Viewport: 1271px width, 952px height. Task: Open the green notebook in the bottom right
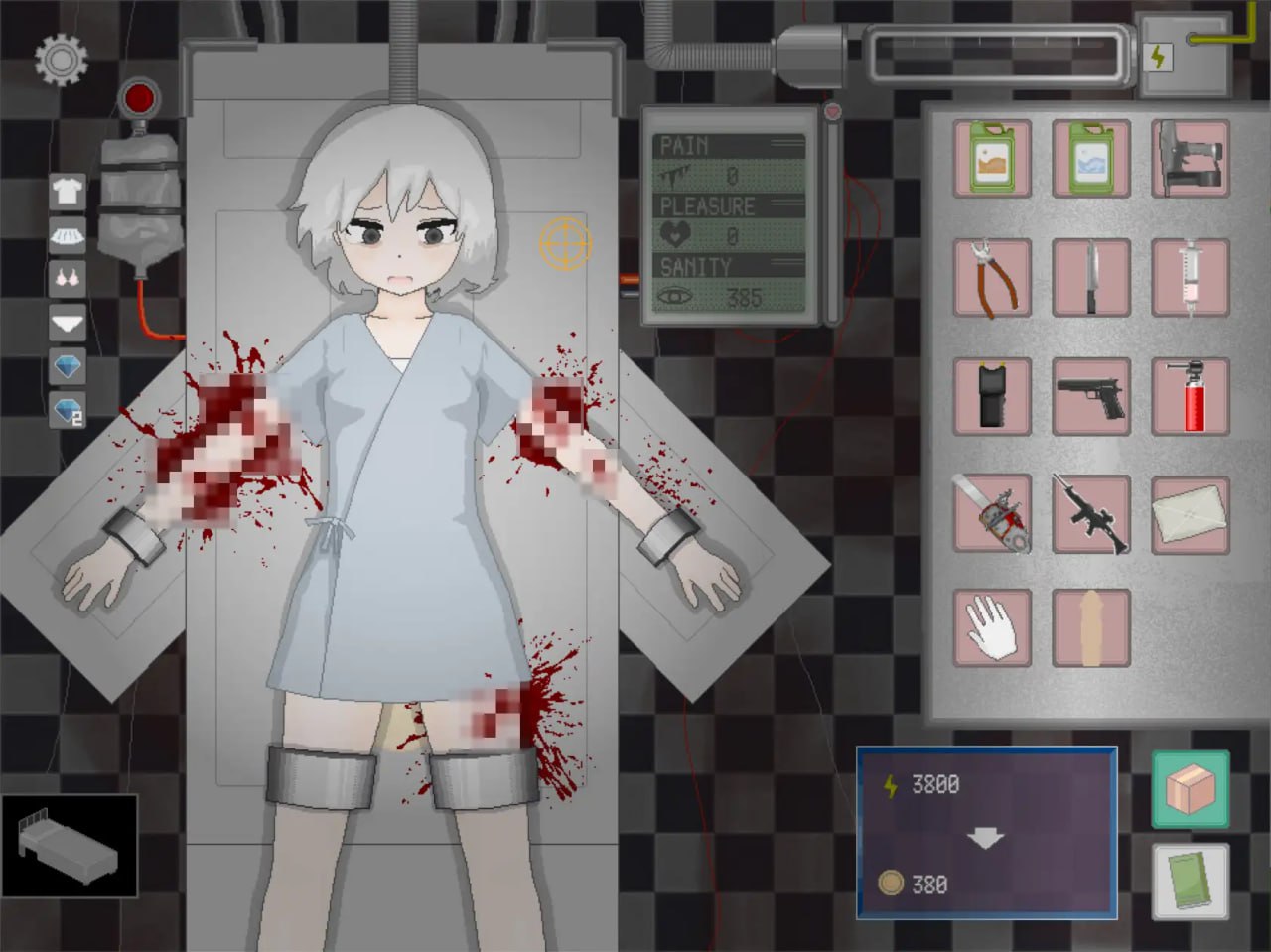[x=1189, y=881]
